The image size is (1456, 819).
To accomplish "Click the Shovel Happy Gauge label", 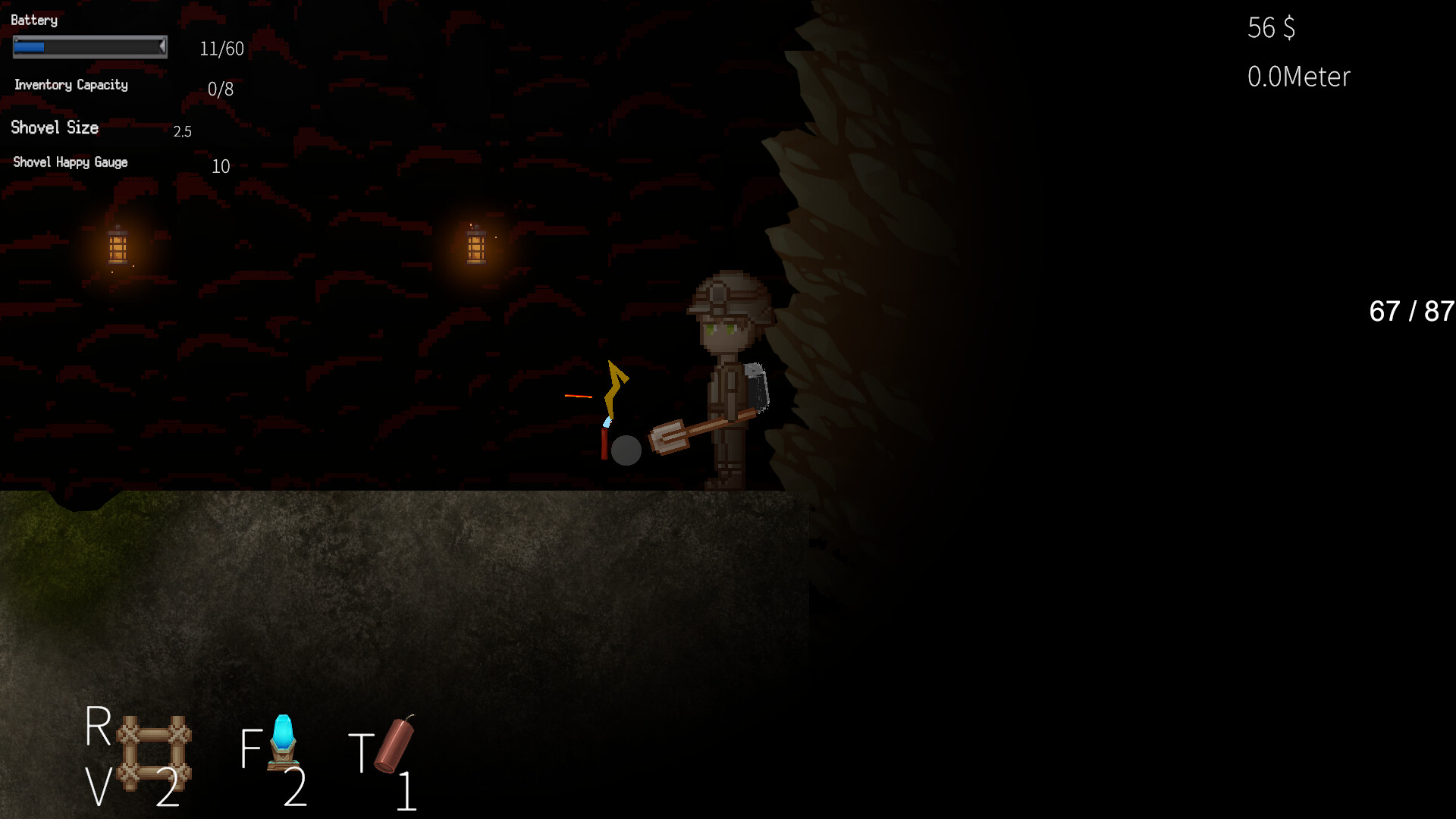I will coord(71,162).
